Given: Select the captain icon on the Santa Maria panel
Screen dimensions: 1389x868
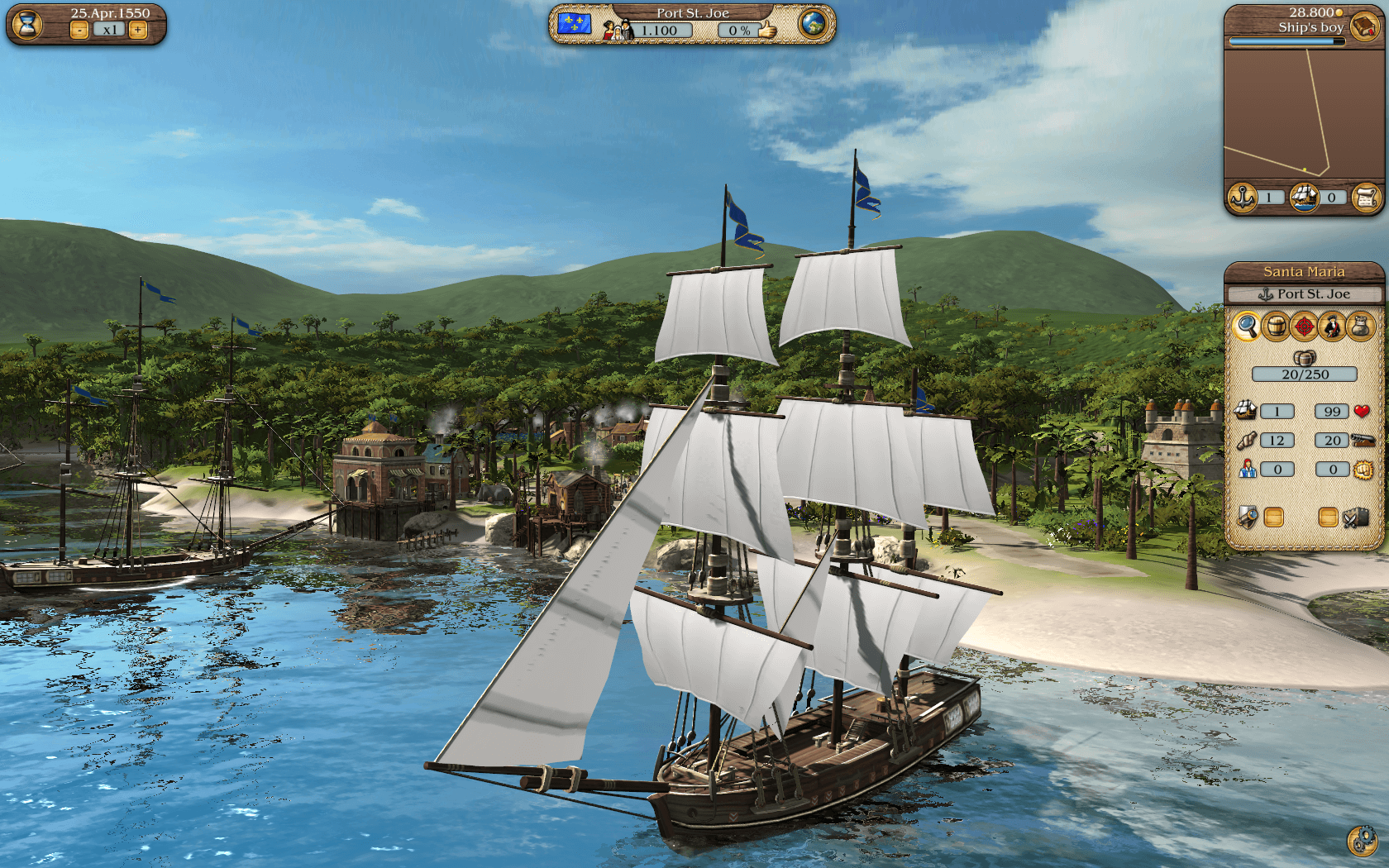Looking at the screenshot, I should [x=1332, y=327].
